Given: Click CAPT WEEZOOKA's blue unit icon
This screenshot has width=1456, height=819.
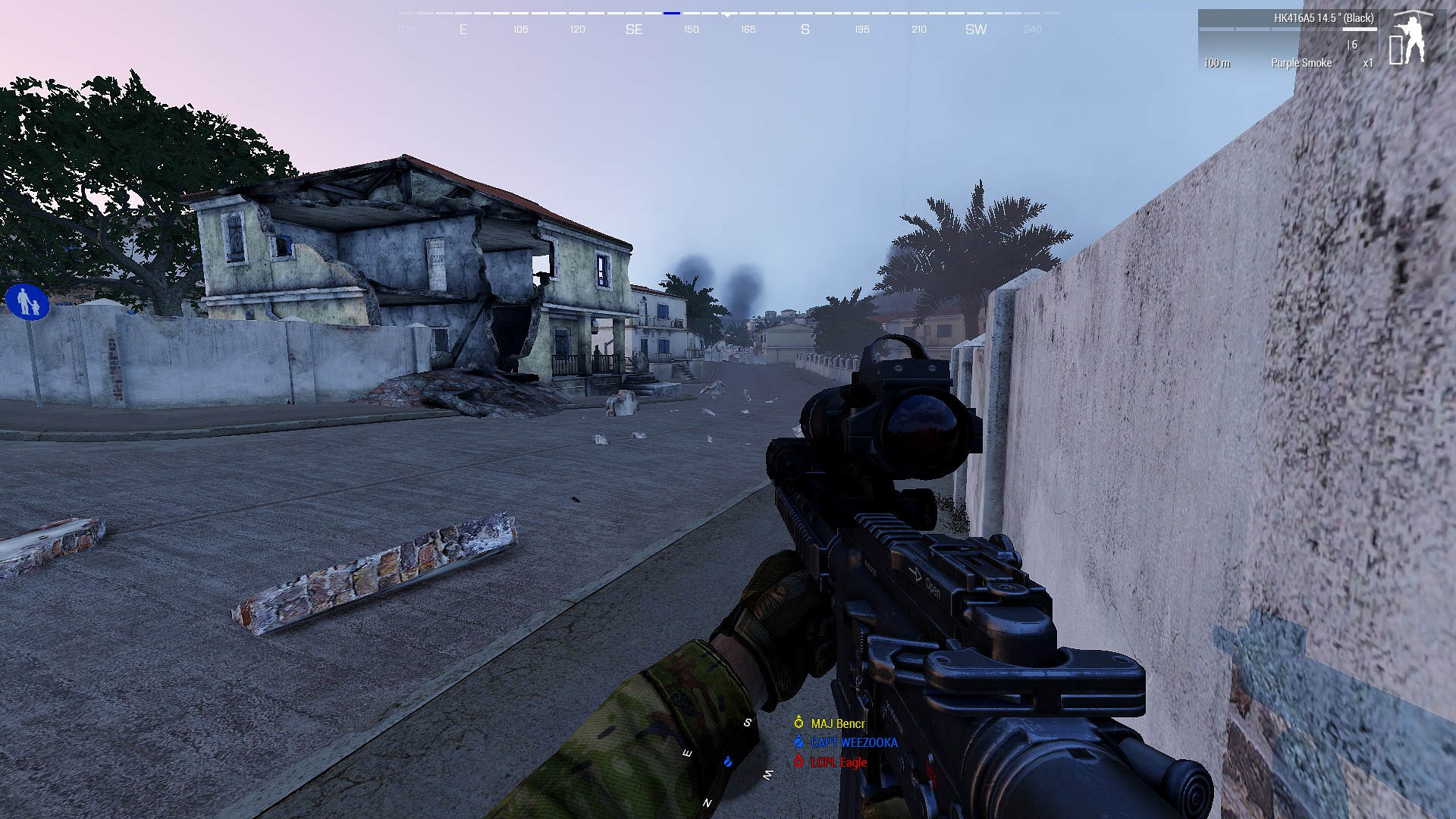Looking at the screenshot, I should coord(799,742).
